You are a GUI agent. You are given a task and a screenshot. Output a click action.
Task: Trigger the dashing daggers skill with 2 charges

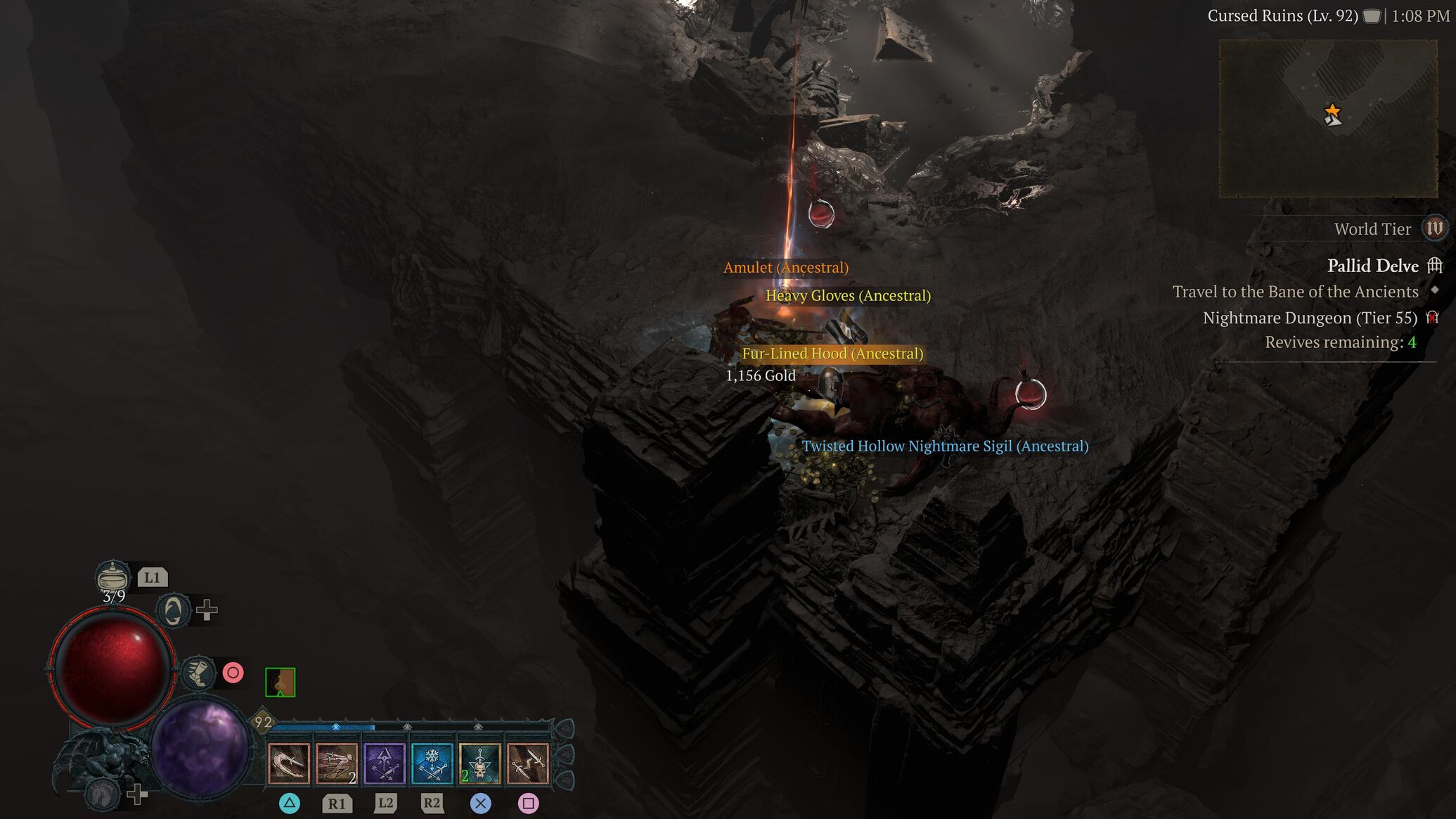point(337,763)
